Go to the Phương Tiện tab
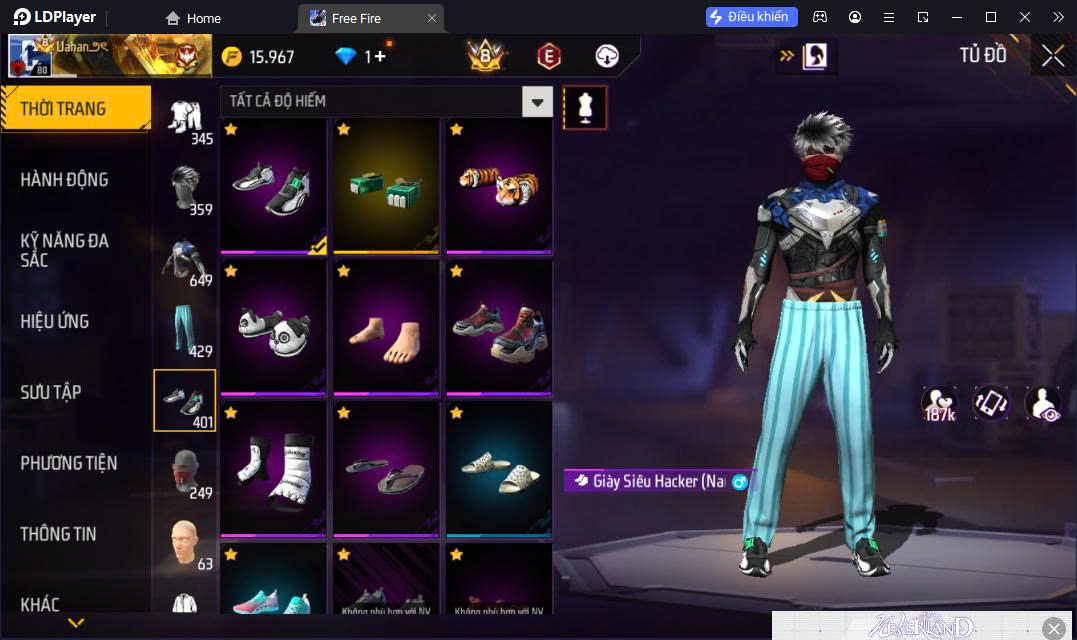 click(69, 463)
